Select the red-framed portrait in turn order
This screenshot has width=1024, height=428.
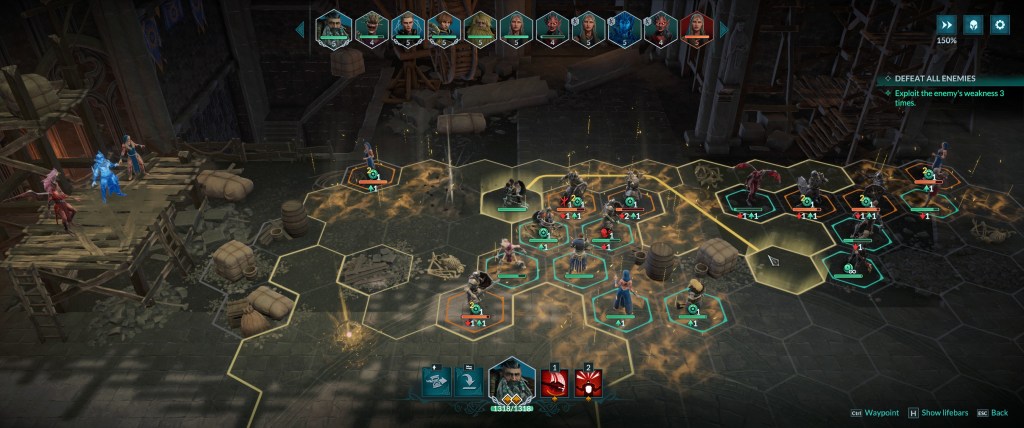click(x=697, y=27)
